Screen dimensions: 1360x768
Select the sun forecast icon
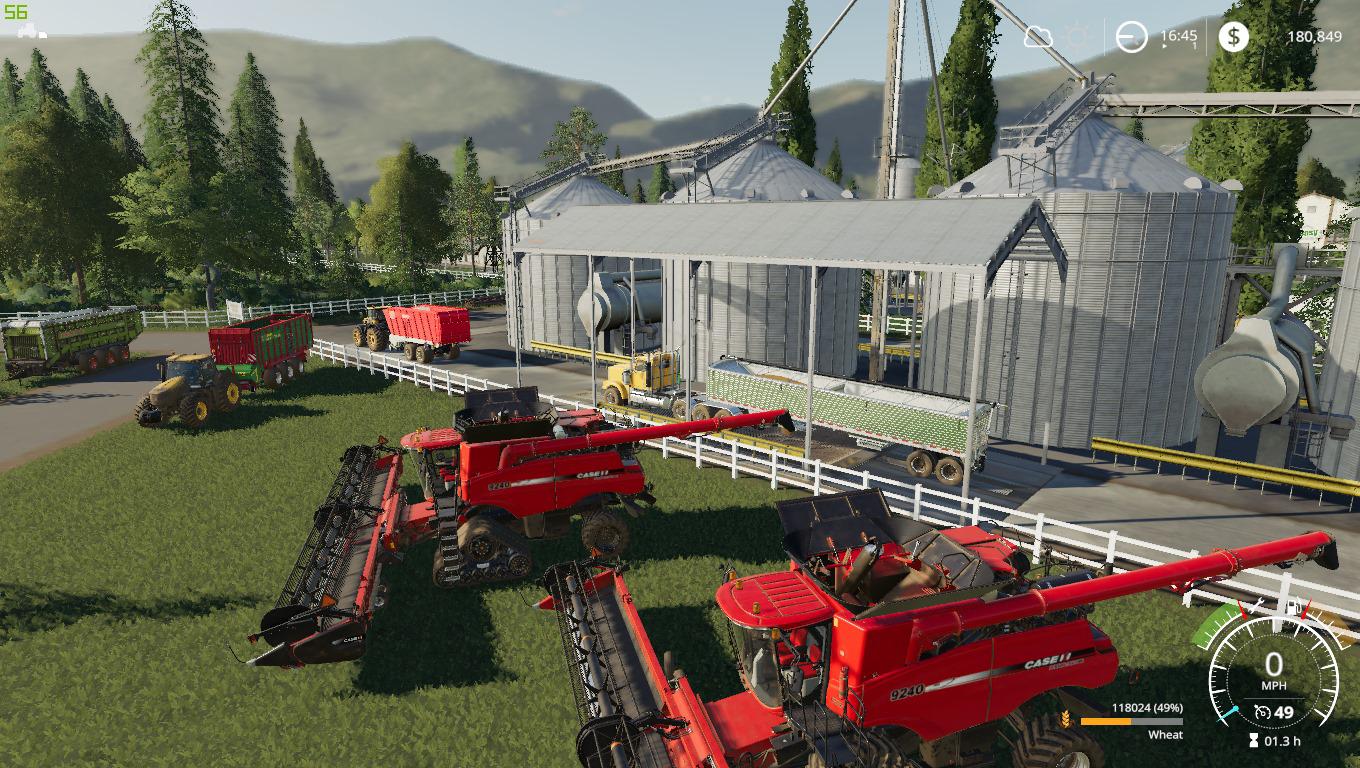click(x=1077, y=36)
